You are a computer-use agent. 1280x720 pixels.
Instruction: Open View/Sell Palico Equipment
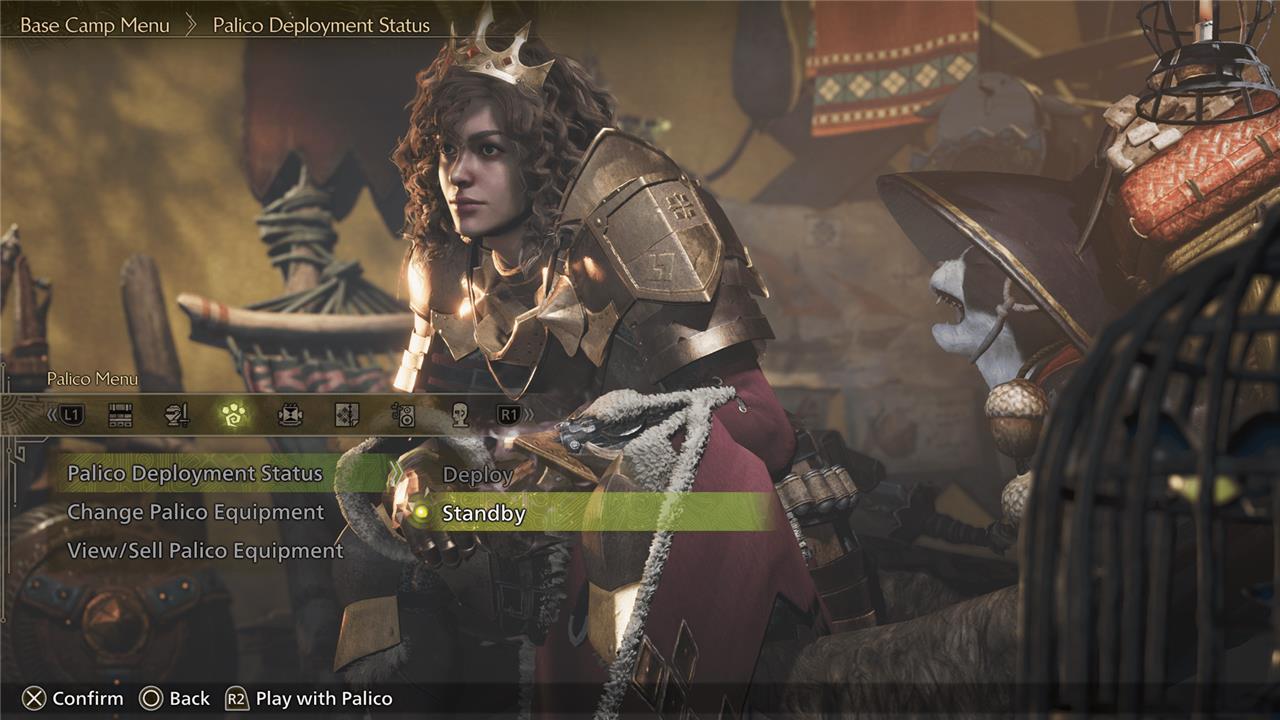tap(205, 551)
